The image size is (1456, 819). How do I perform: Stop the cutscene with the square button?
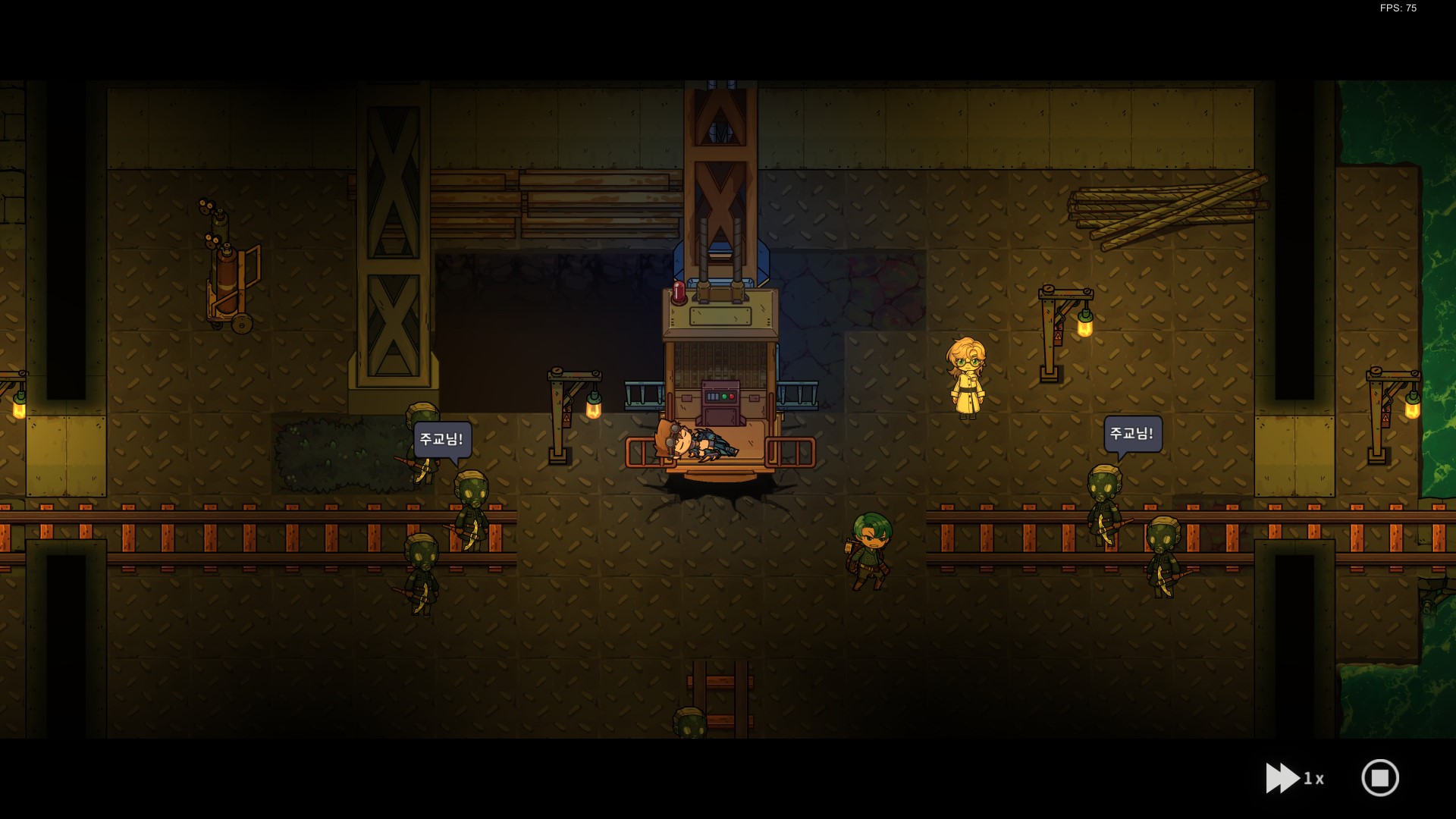(x=1379, y=778)
